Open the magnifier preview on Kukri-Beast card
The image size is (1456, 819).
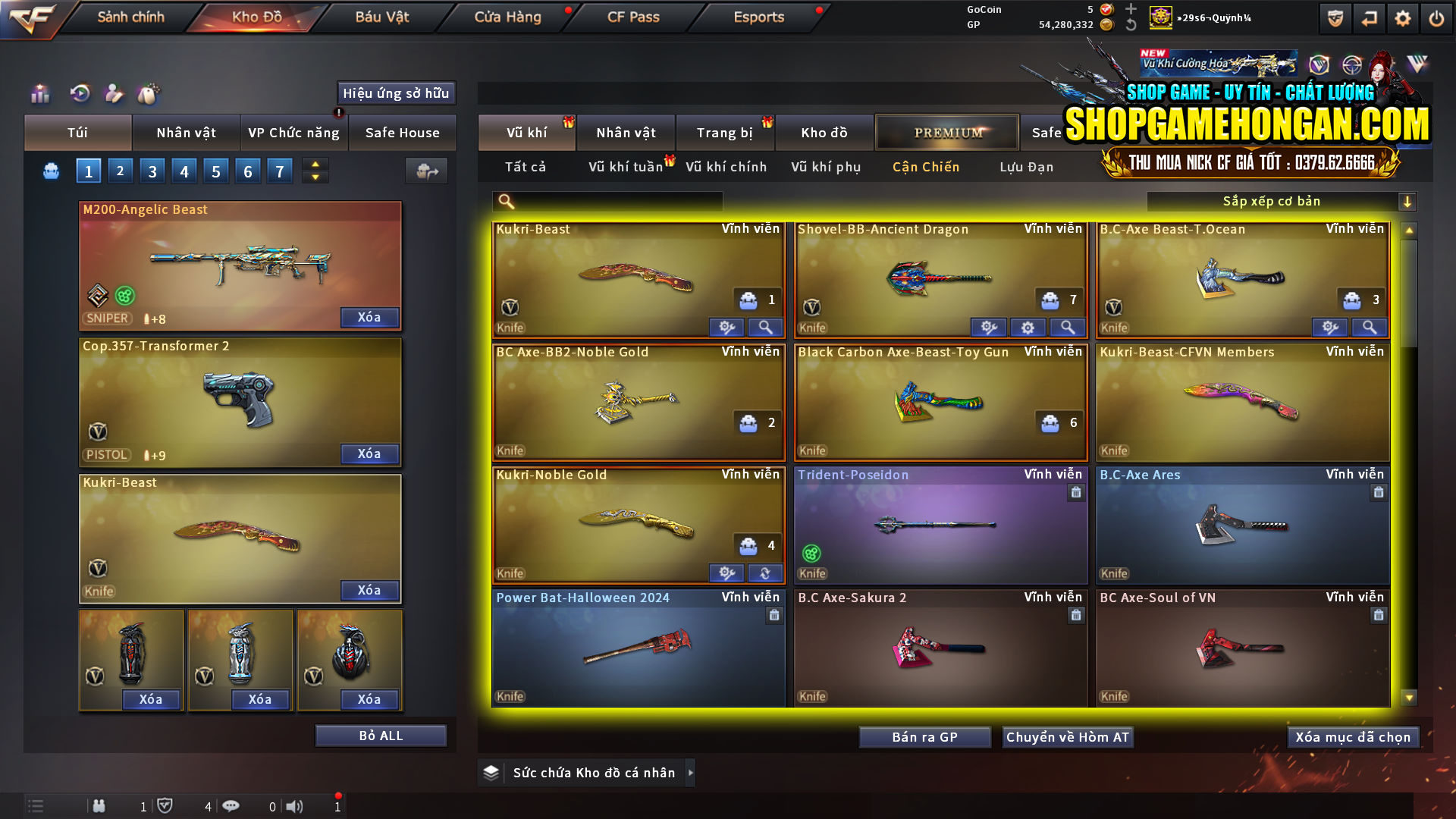pyautogui.click(x=765, y=327)
